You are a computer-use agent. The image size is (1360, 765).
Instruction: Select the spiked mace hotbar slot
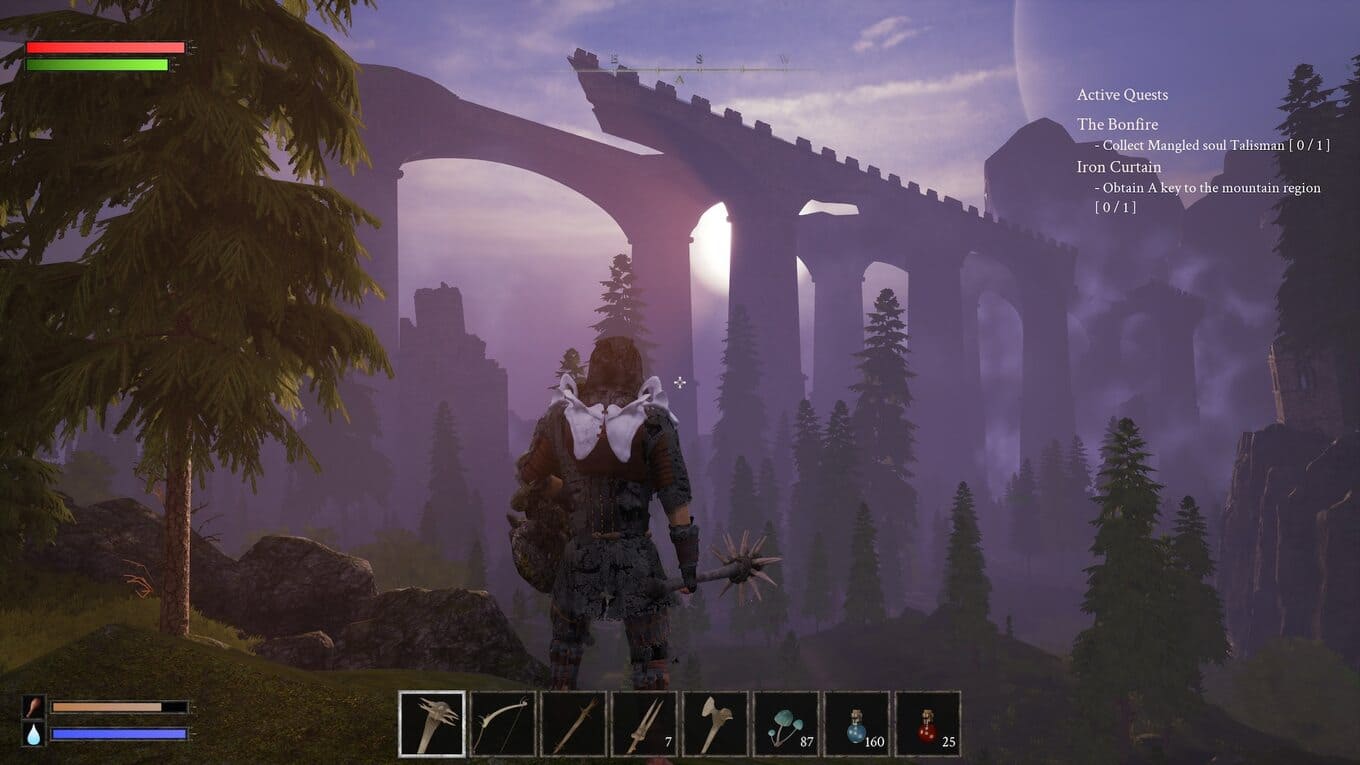click(x=432, y=724)
